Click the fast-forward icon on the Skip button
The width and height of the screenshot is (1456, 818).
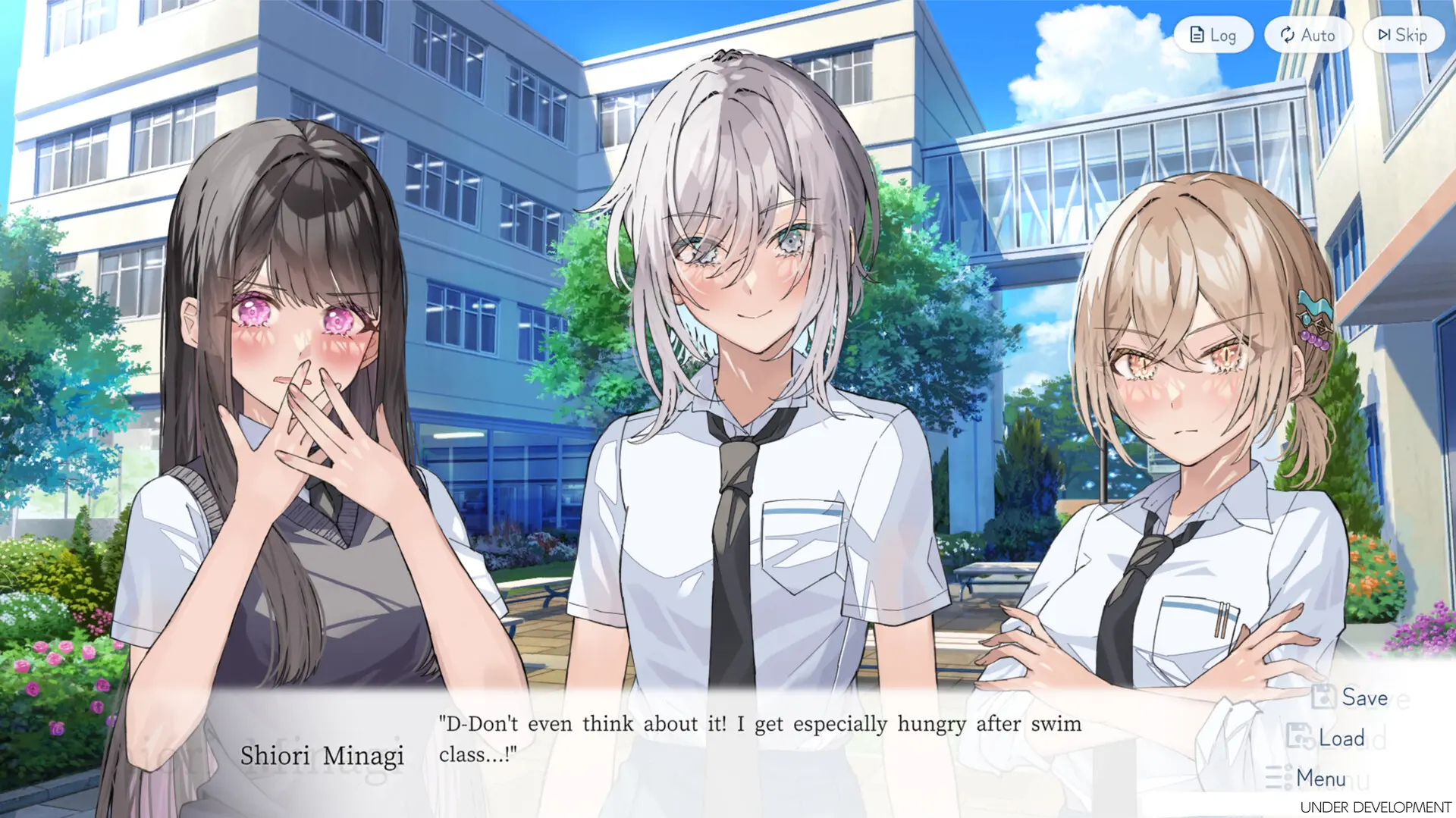click(x=1383, y=34)
